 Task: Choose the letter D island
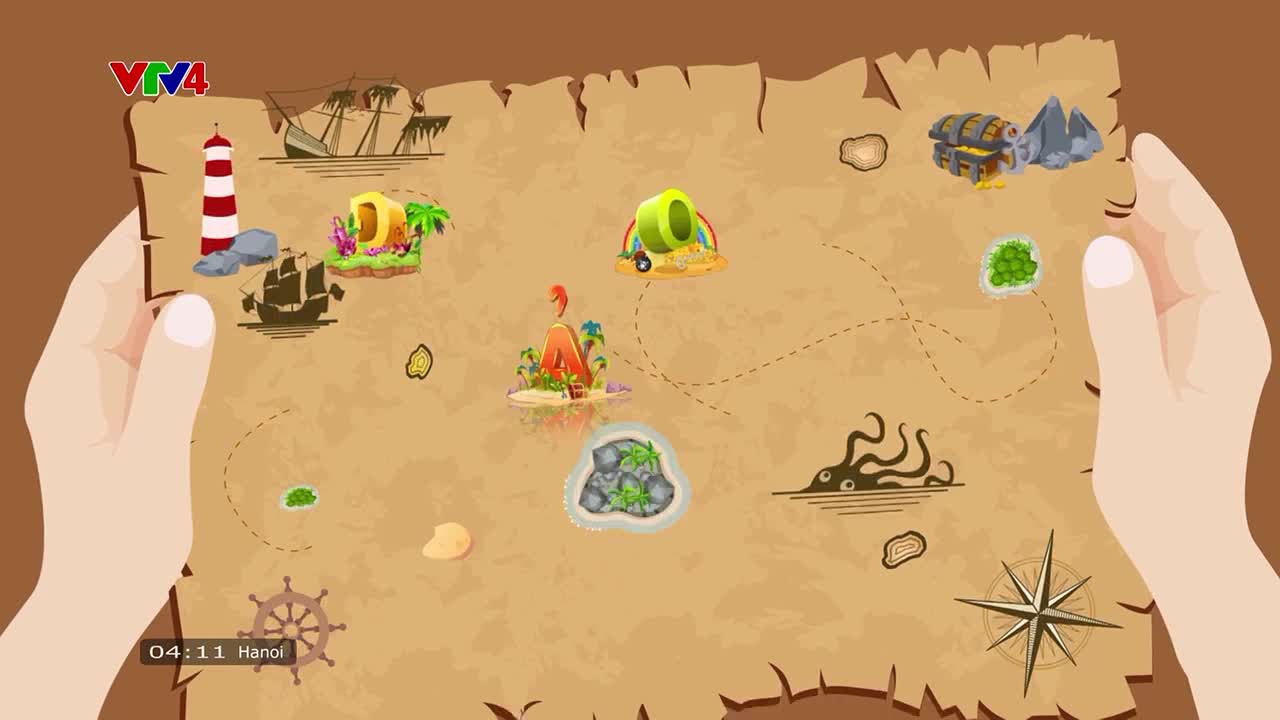point(379,233)
